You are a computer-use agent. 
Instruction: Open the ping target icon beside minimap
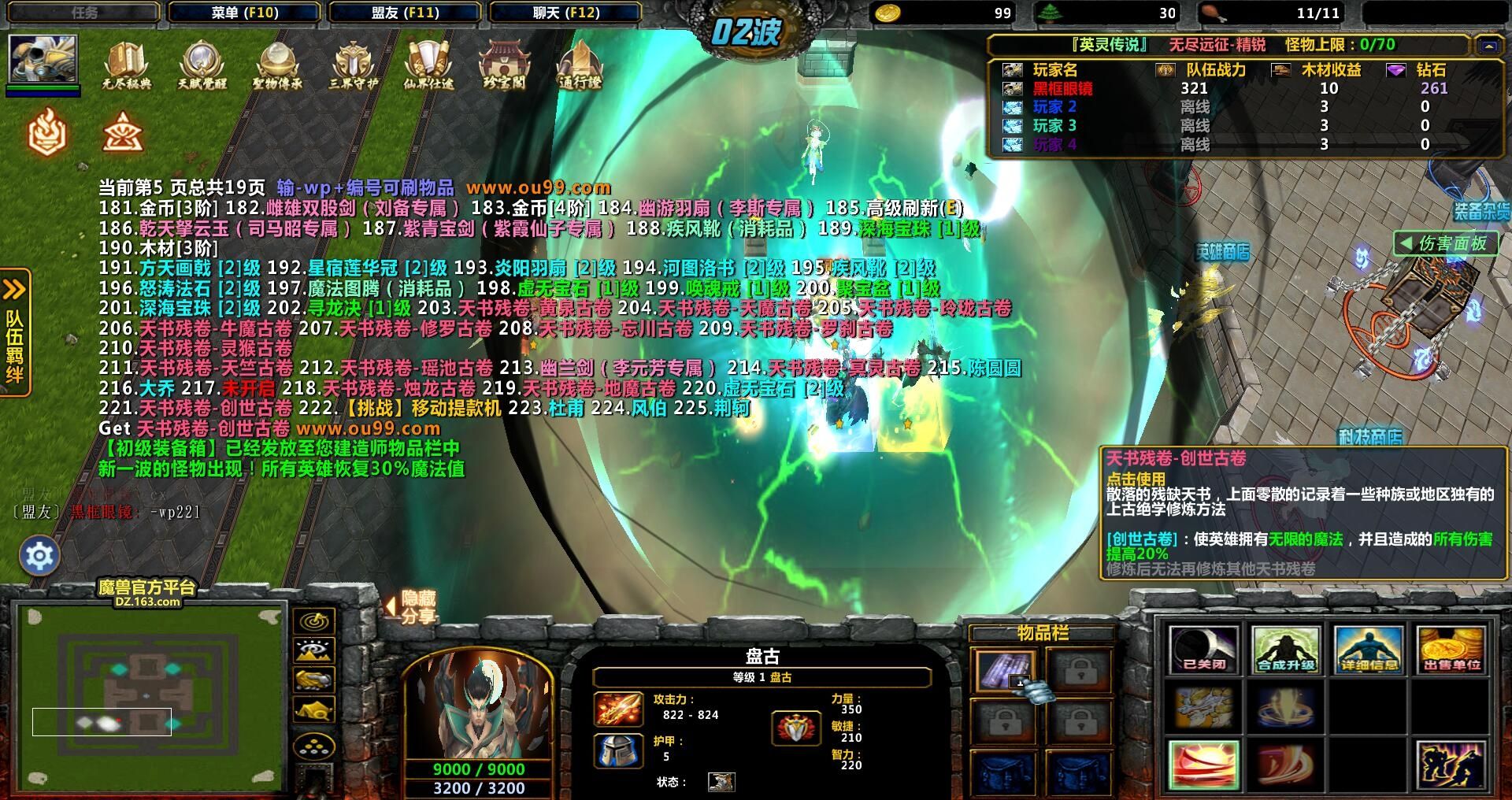pyautogui.click(x=314, y=621)
